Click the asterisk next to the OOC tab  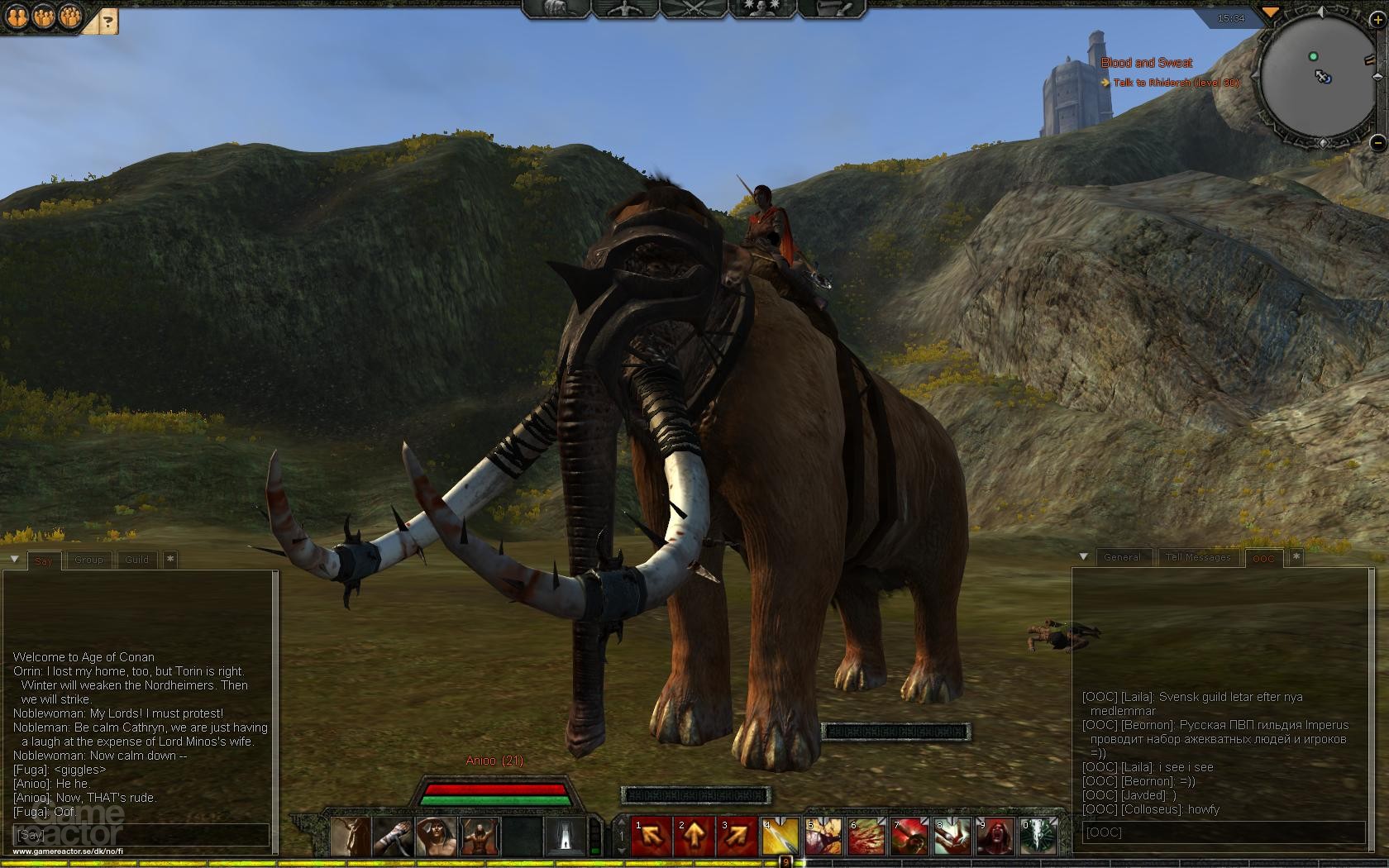[x=1296, y=556]
